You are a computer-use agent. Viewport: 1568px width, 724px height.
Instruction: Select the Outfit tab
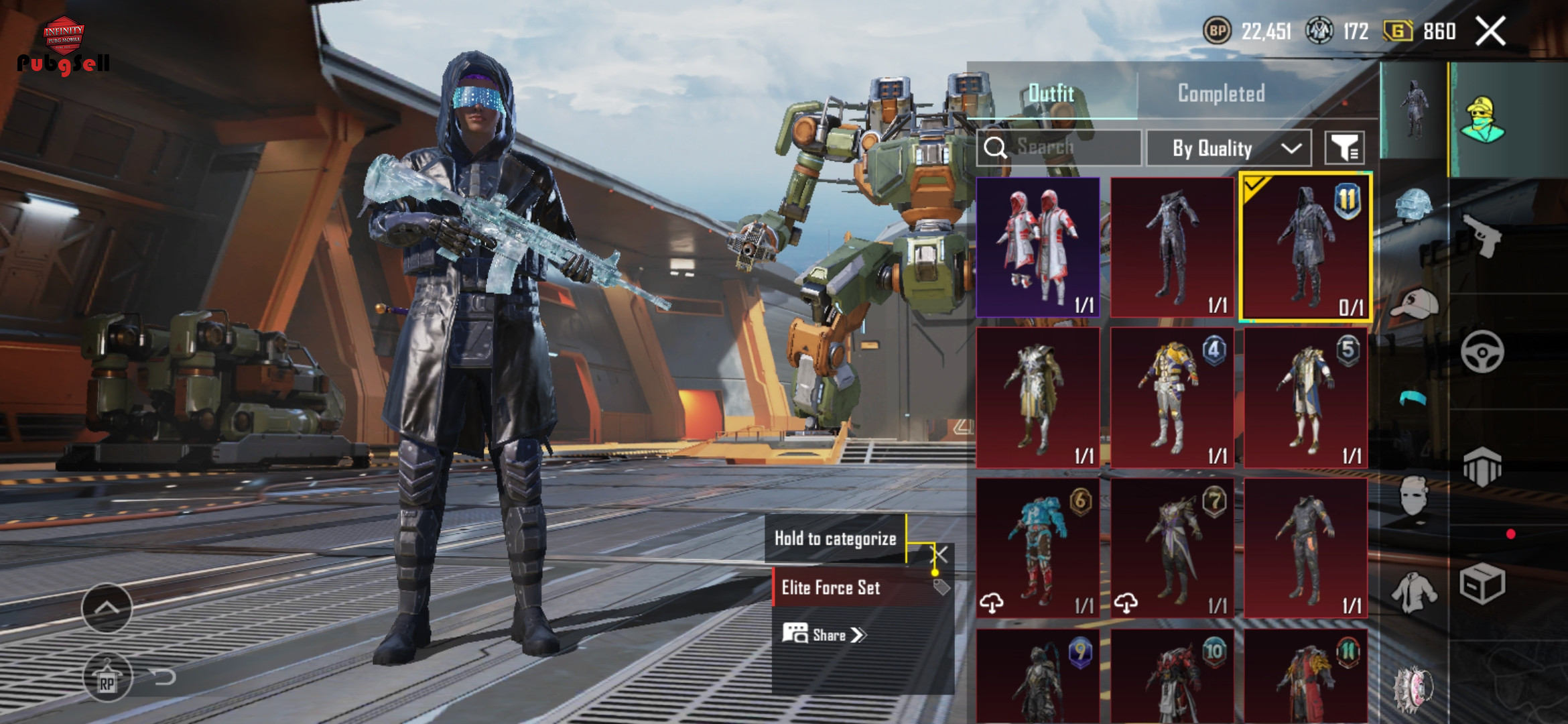(1051, 93)
